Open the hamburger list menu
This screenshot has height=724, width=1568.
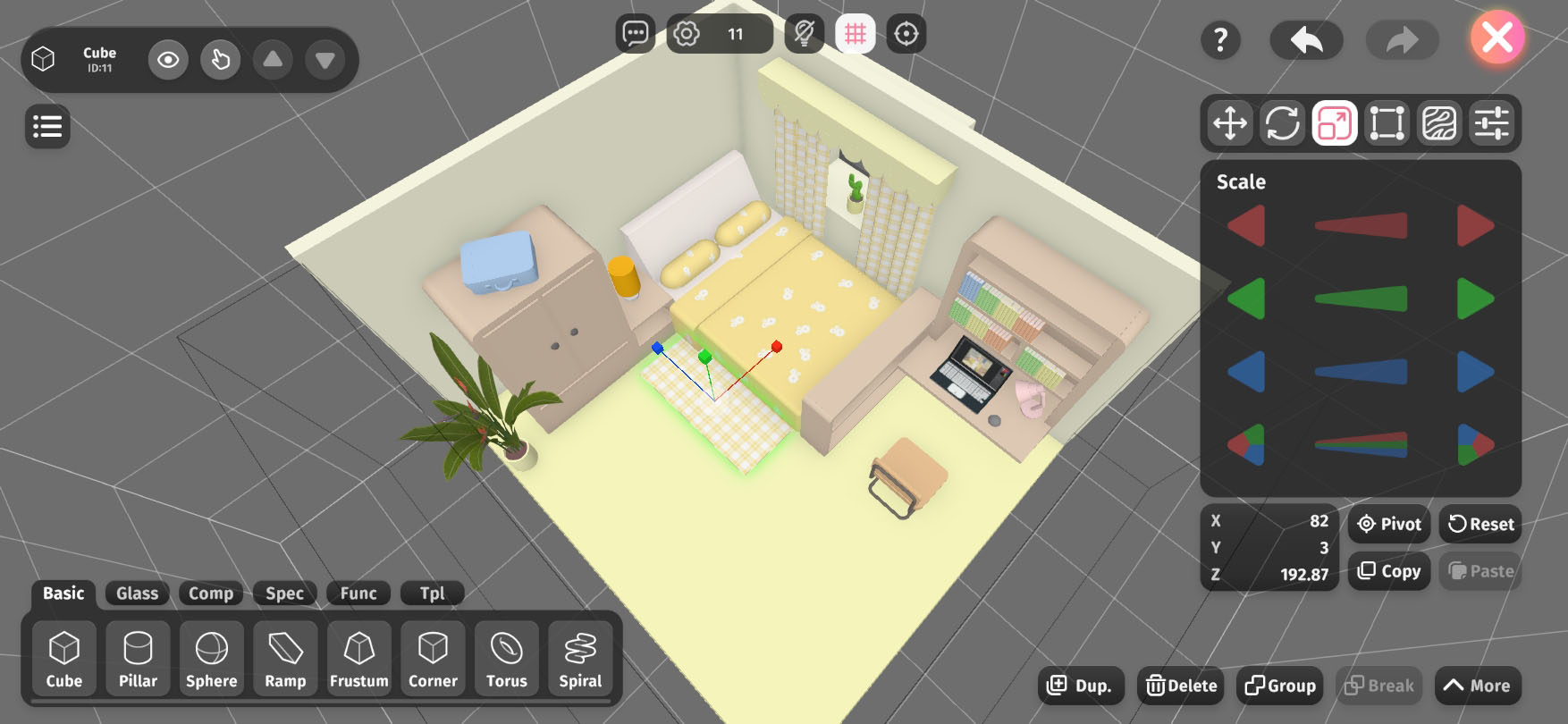pyautogui.click(x=47, y=126)
